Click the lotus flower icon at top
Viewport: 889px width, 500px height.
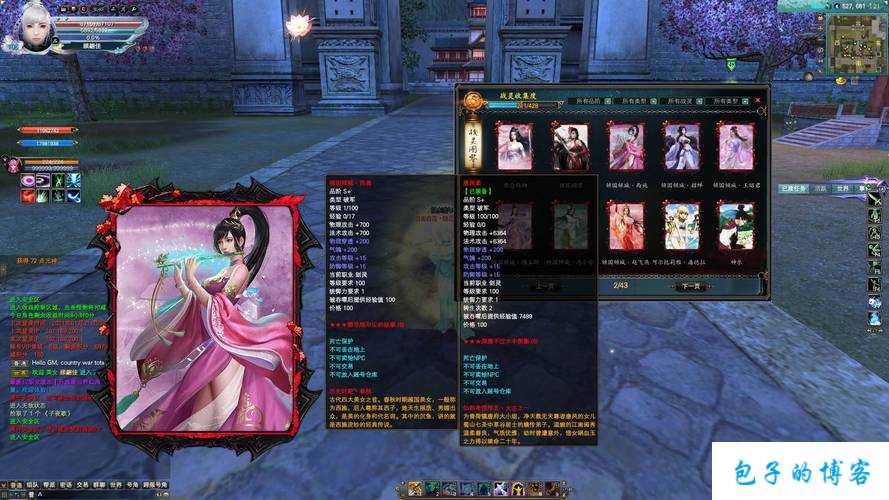[298, 22]
